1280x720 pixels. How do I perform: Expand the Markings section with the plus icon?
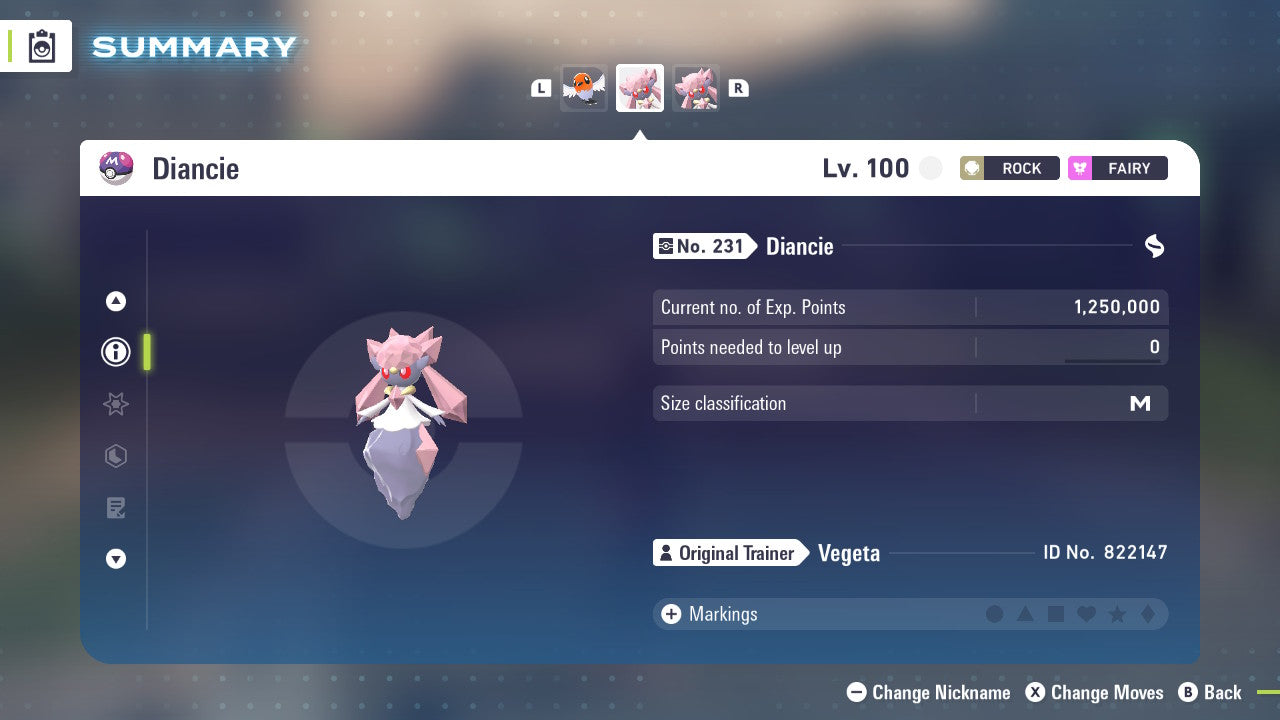click(x=671, y=614)
